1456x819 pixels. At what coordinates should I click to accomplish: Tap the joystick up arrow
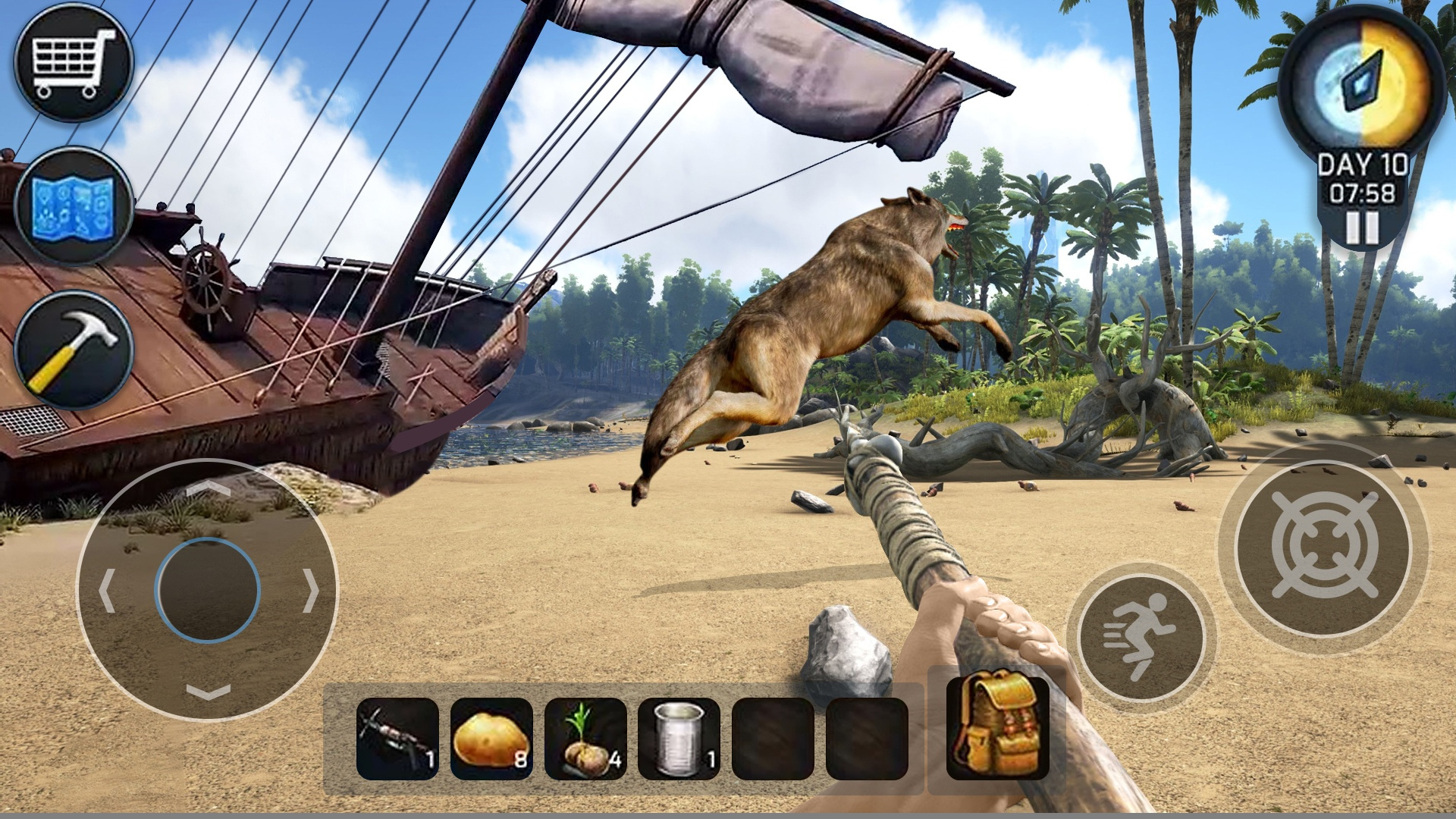click(x=208, y=489)
